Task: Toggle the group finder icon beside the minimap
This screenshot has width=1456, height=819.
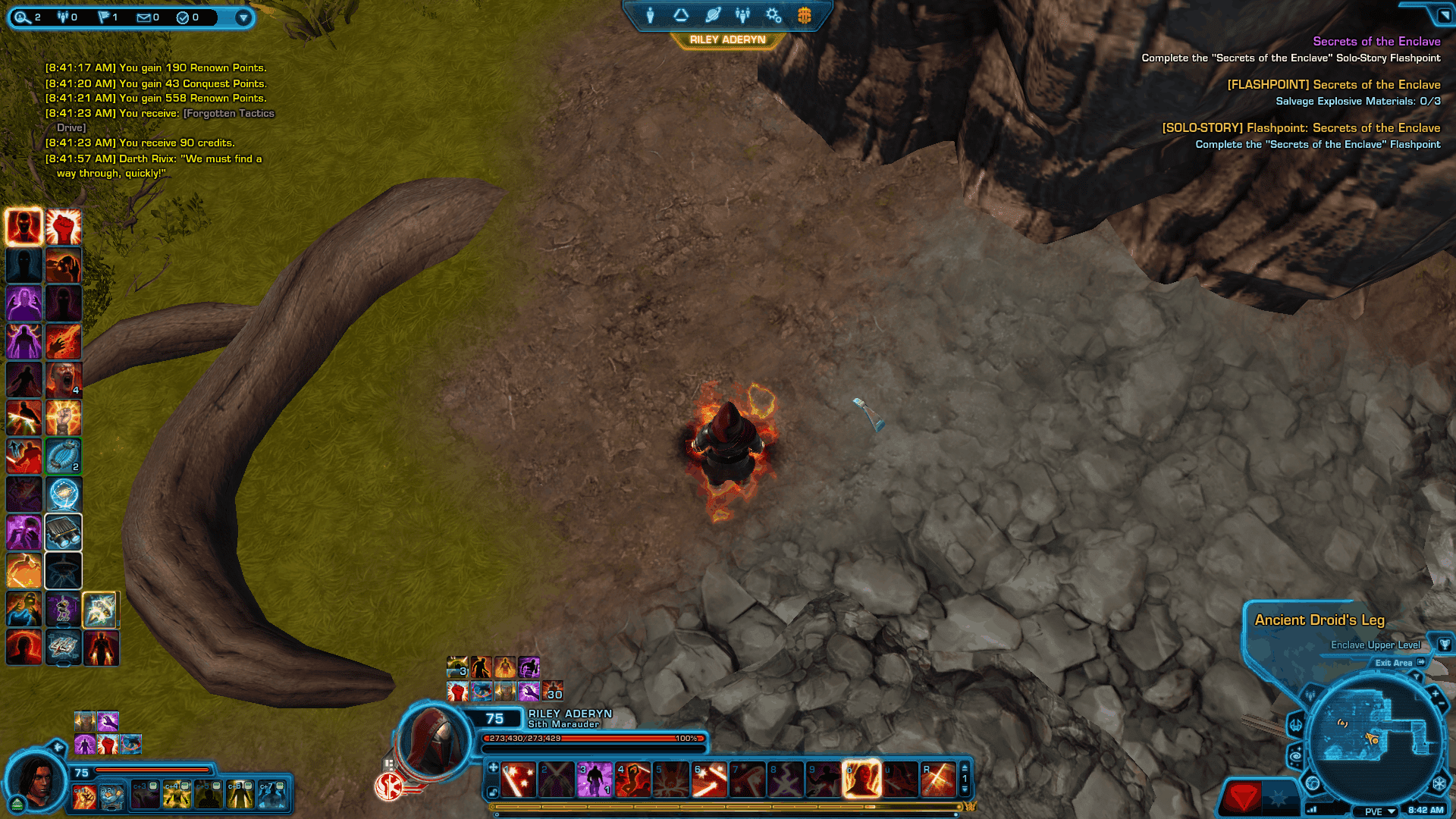Action: [x=1310, y=695]
